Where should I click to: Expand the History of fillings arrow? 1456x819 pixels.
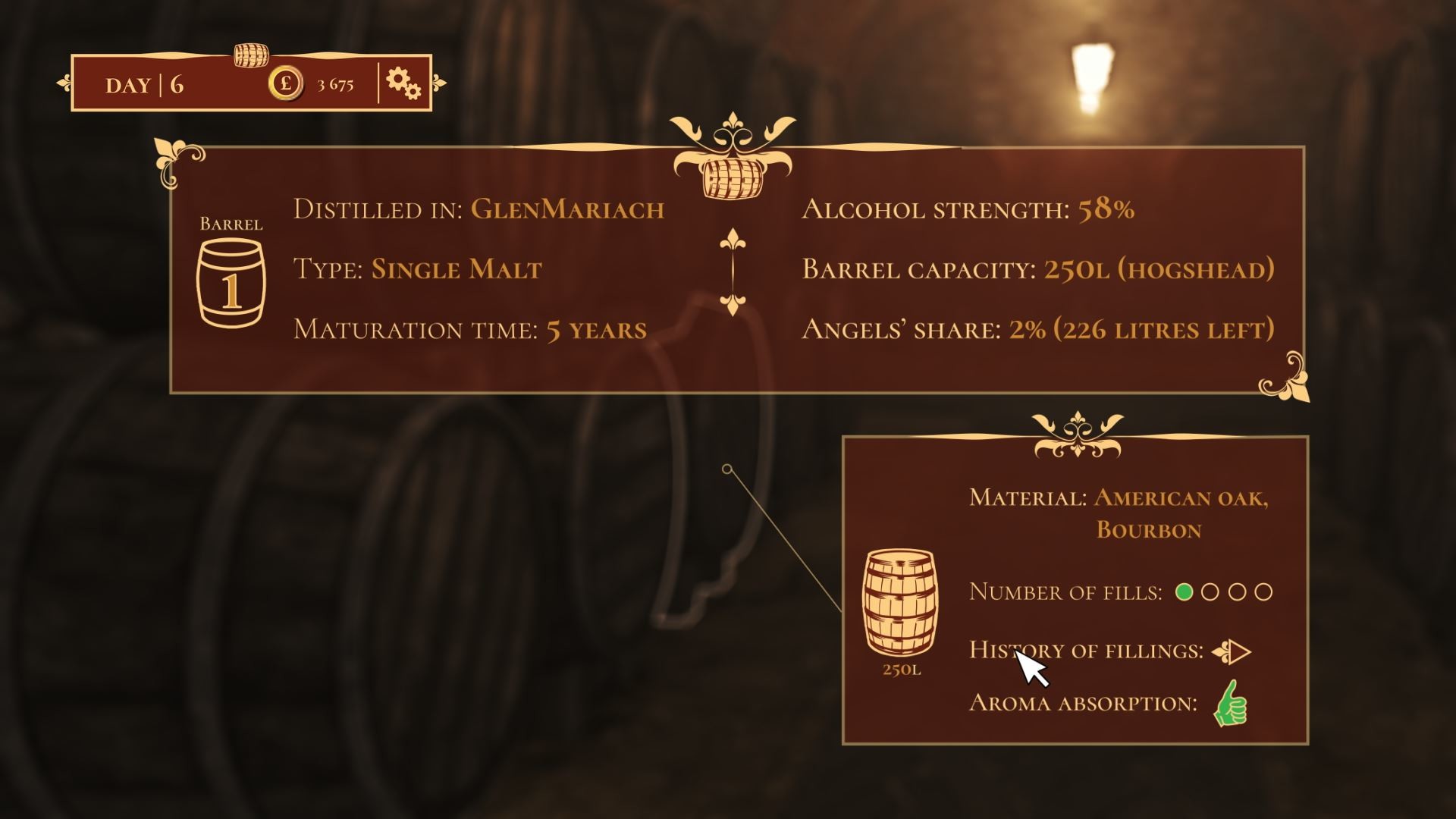click(x=1237, y=651)
